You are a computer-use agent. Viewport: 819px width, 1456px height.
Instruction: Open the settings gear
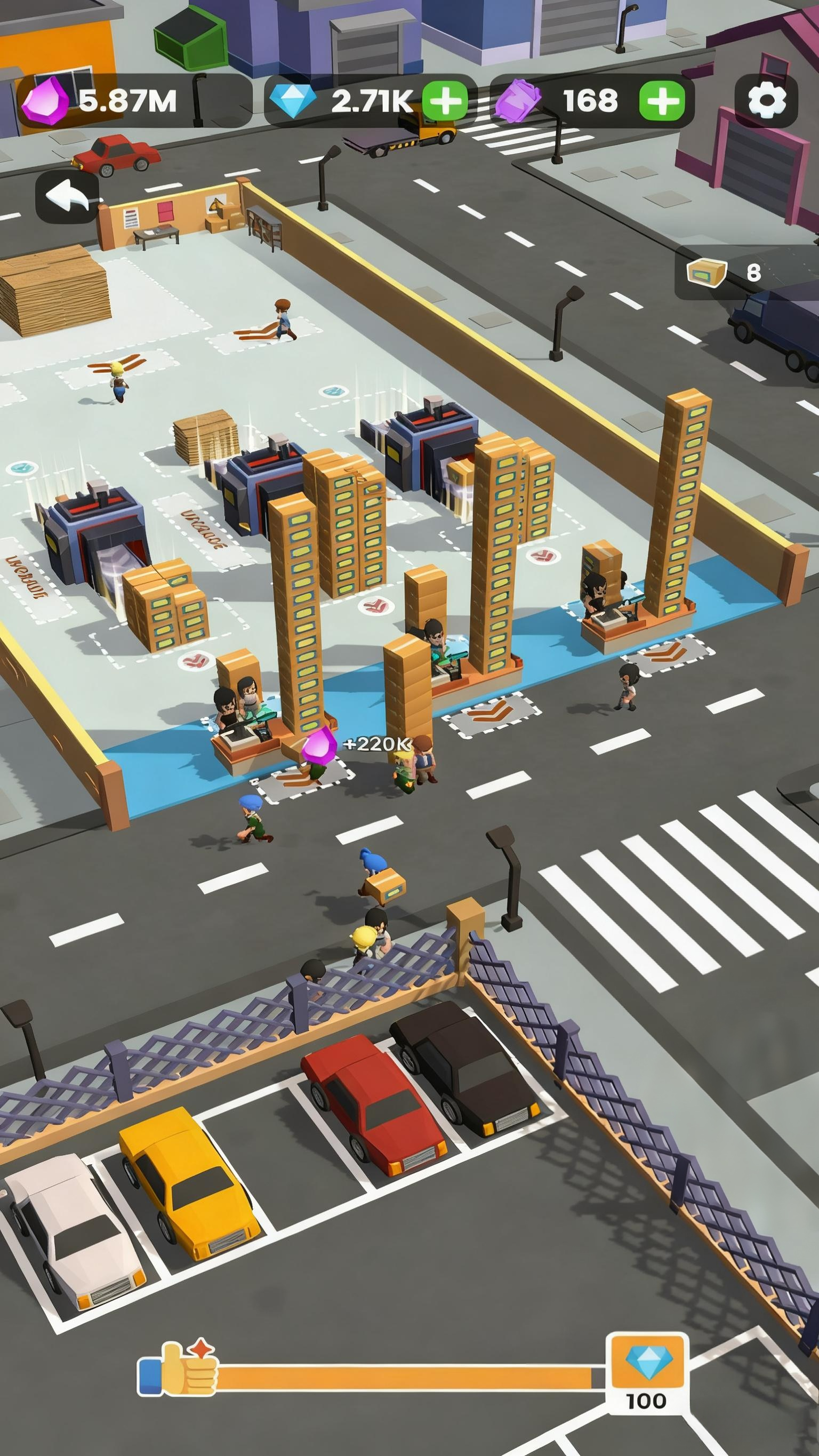767,101
